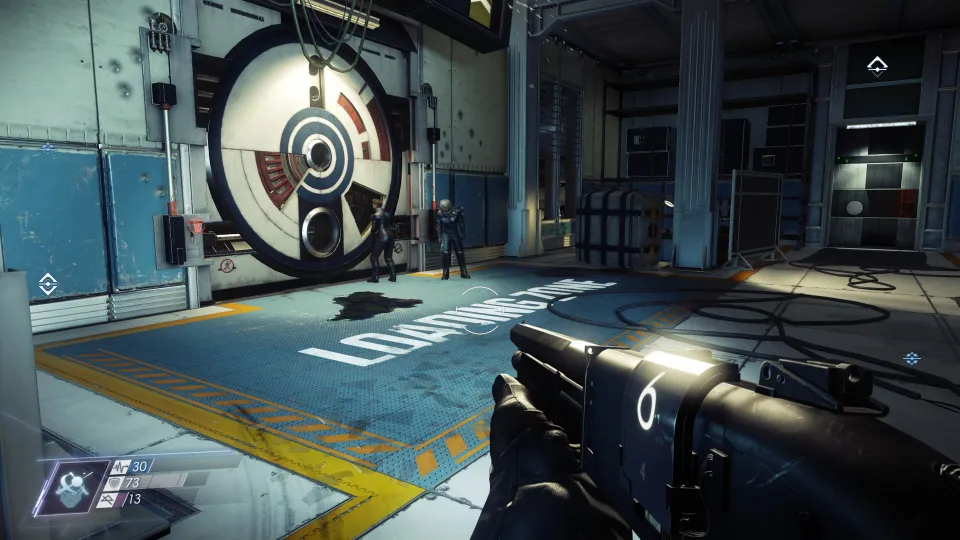Image resolution: width=960 pixels, height=540 pixels.
Task: Click the white diamond marker on the blue wall
Action: [x=47, y=284]
